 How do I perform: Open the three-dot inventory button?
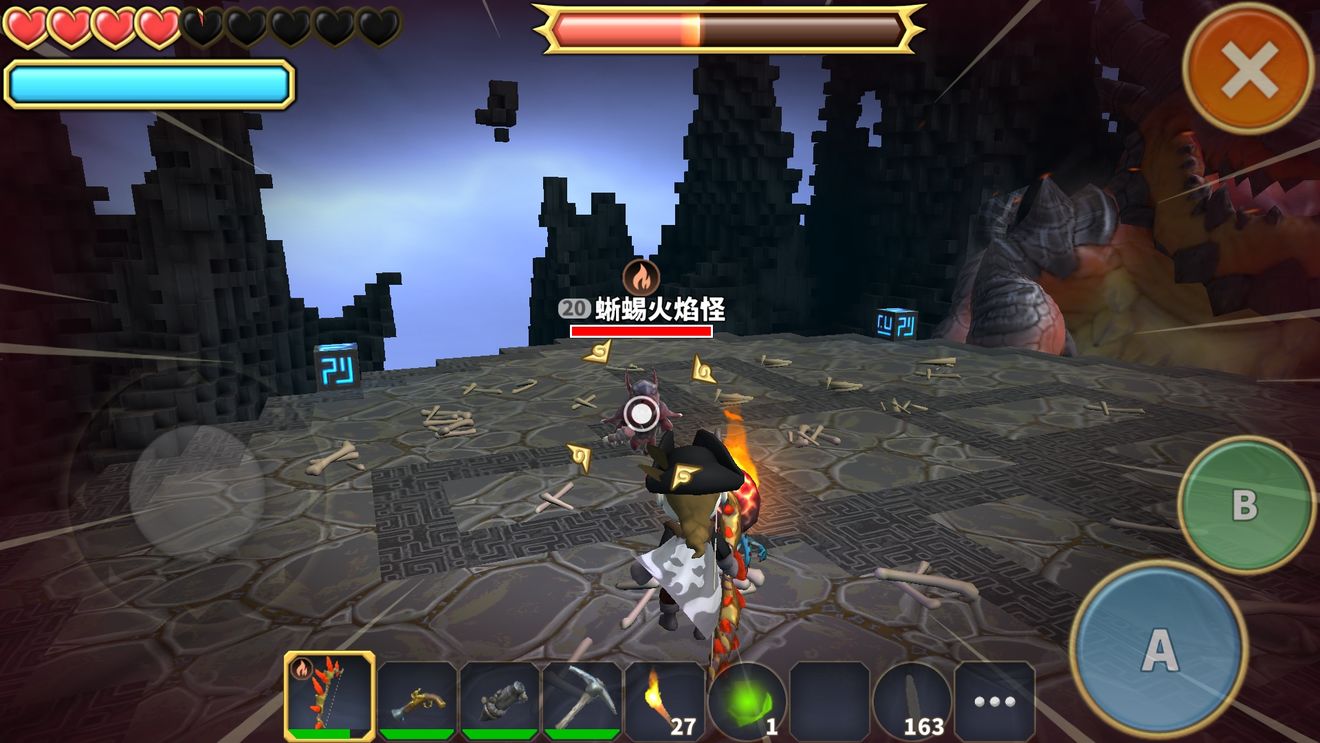click(x=994, y=701)
